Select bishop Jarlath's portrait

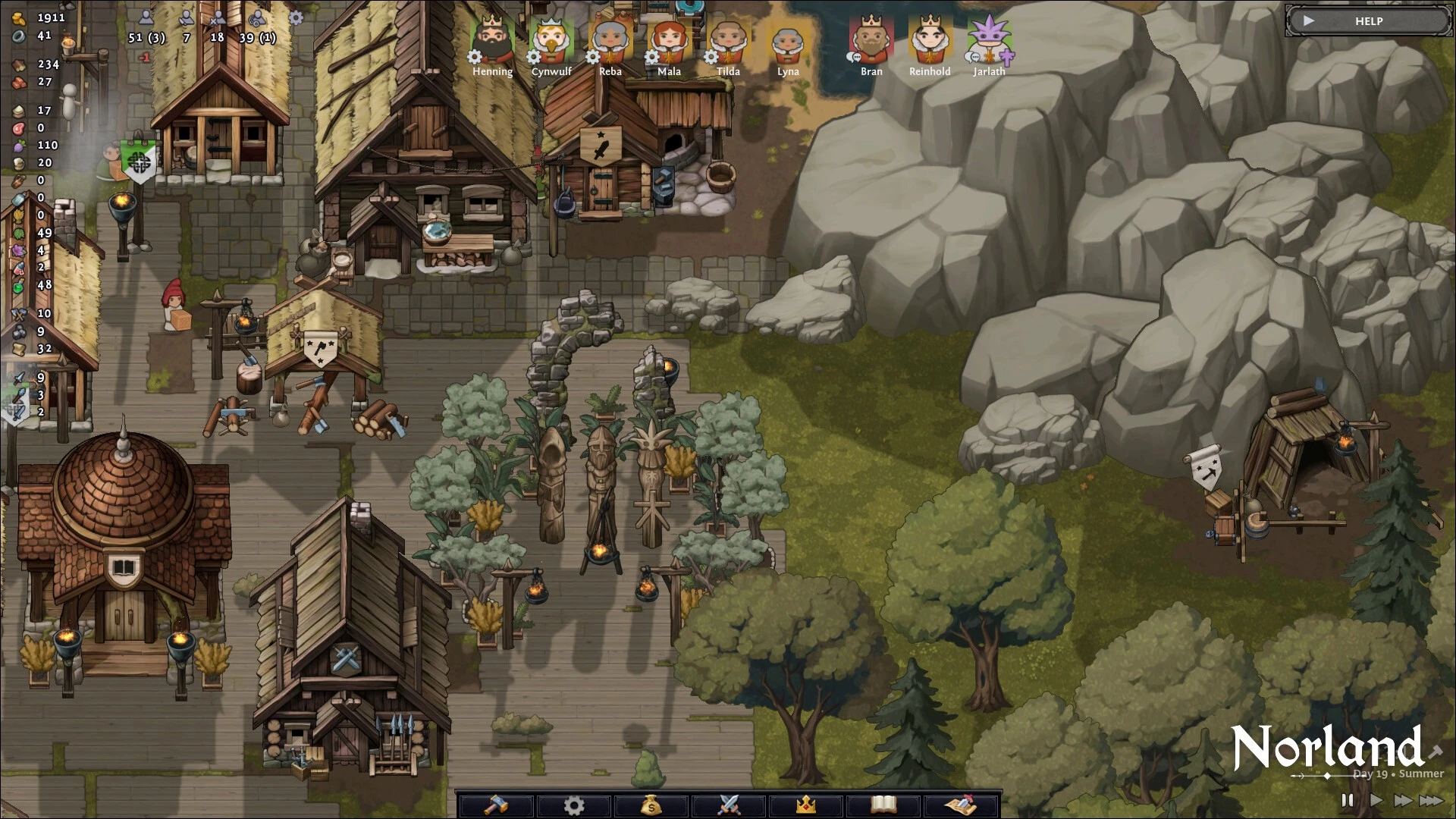(989, 42)
